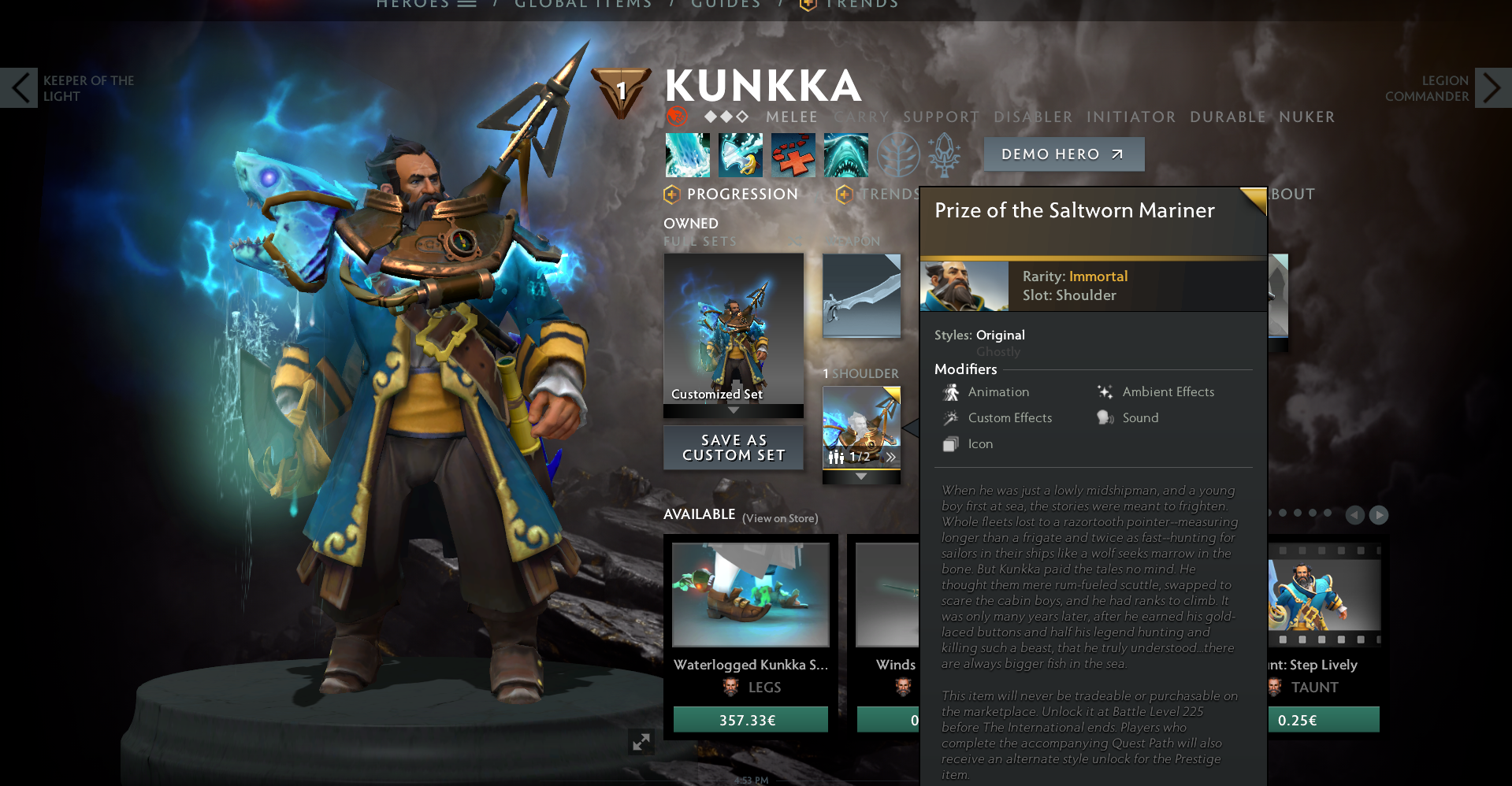Click the Custom Effects modifier icon
The height and width of the screenshot is (786, 1512).
[x=951, y=417]
